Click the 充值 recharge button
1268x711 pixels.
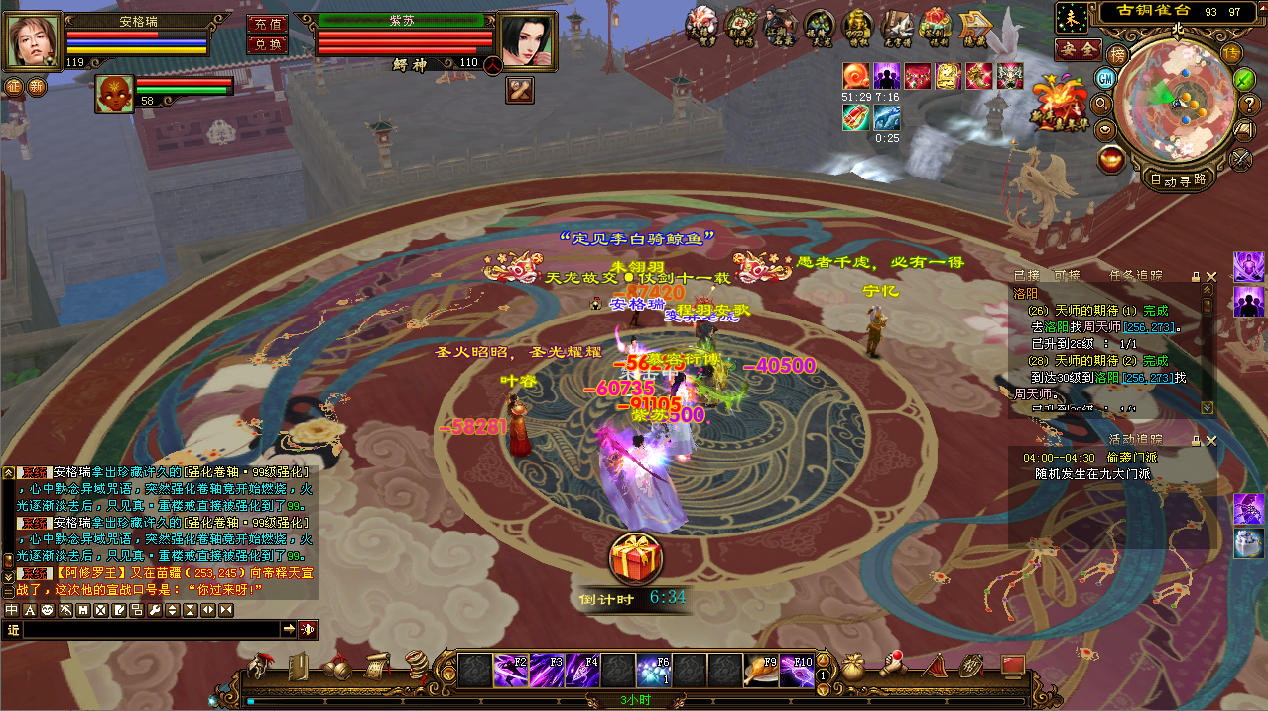click(x=265, y=23)
